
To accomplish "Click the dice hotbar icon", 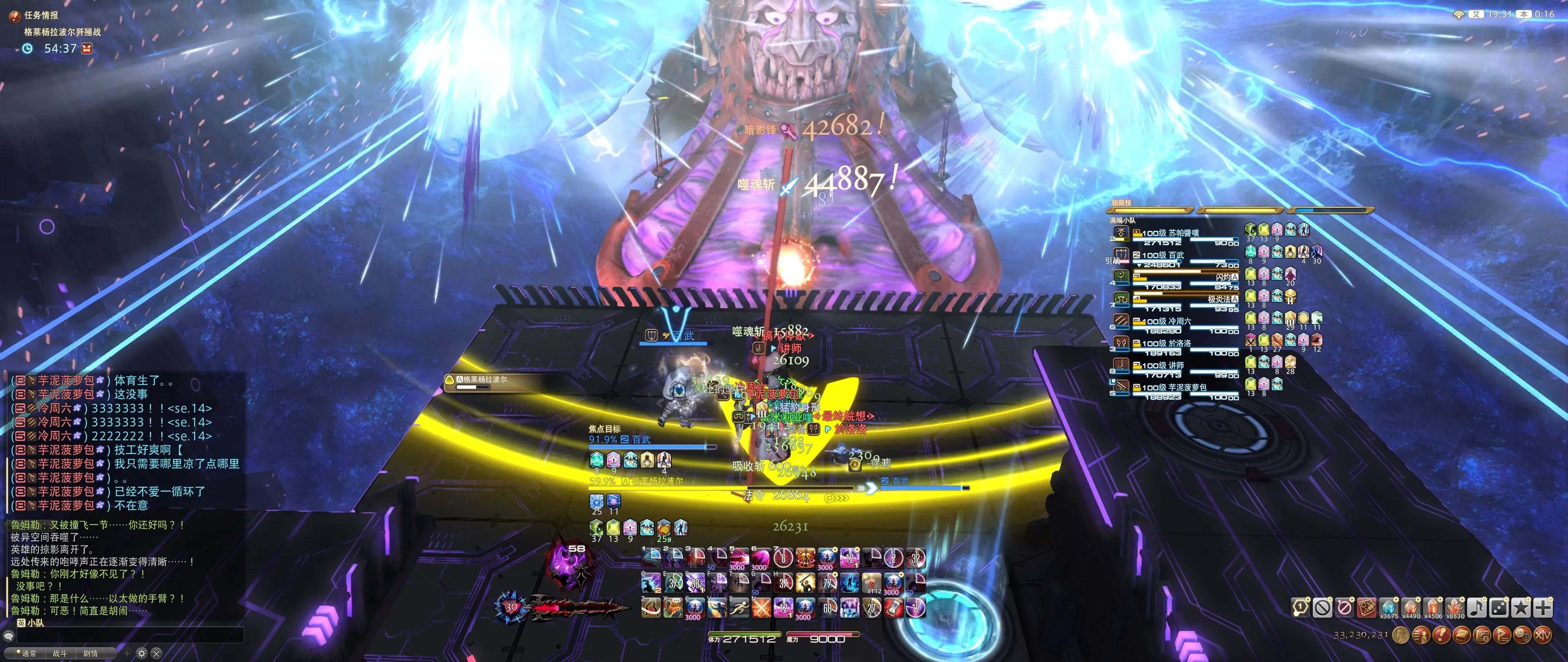I will tap(1498, 607).
